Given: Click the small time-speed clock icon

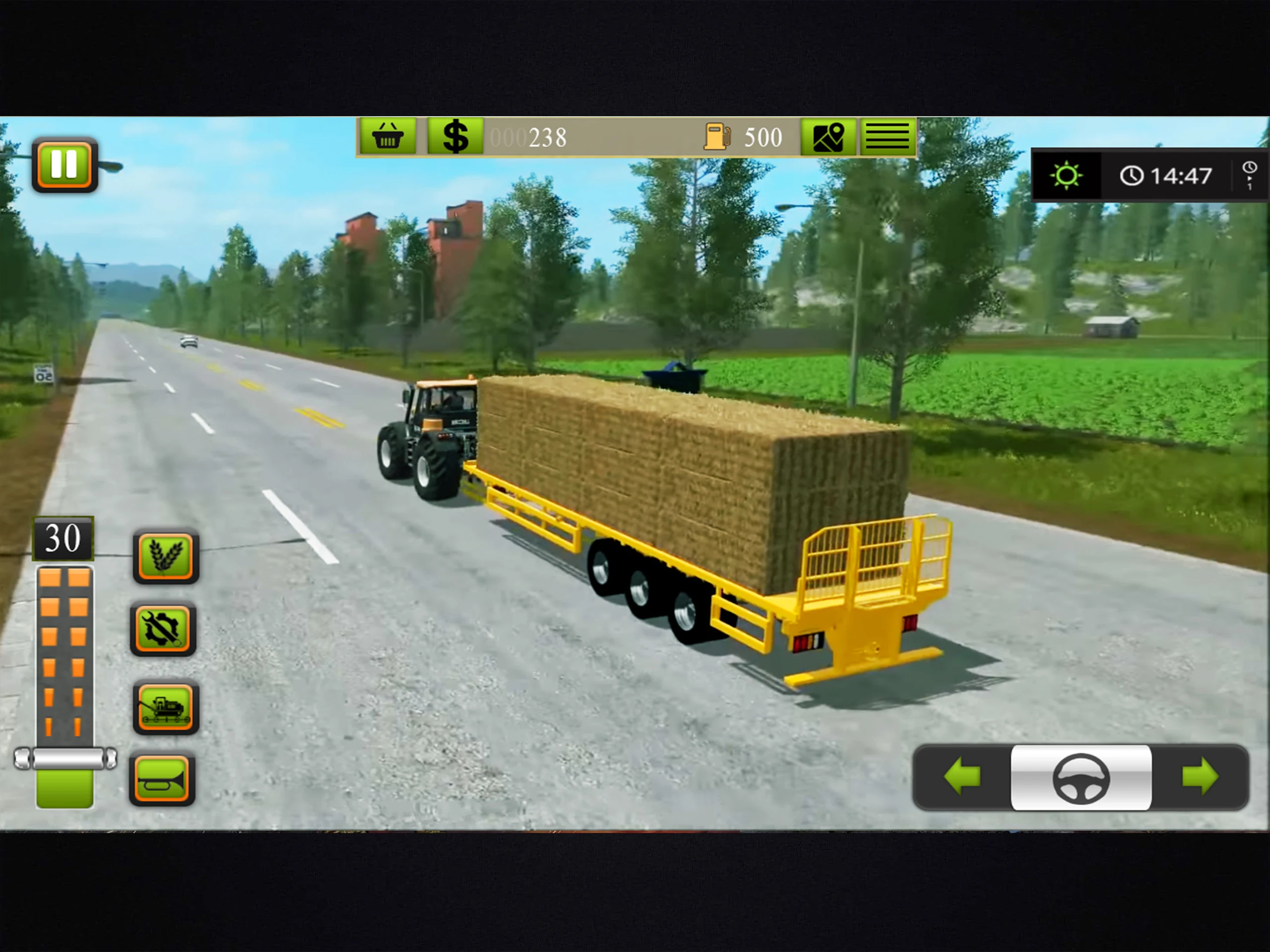Looking at the screenshot, I should click(x=1249, y=175).
